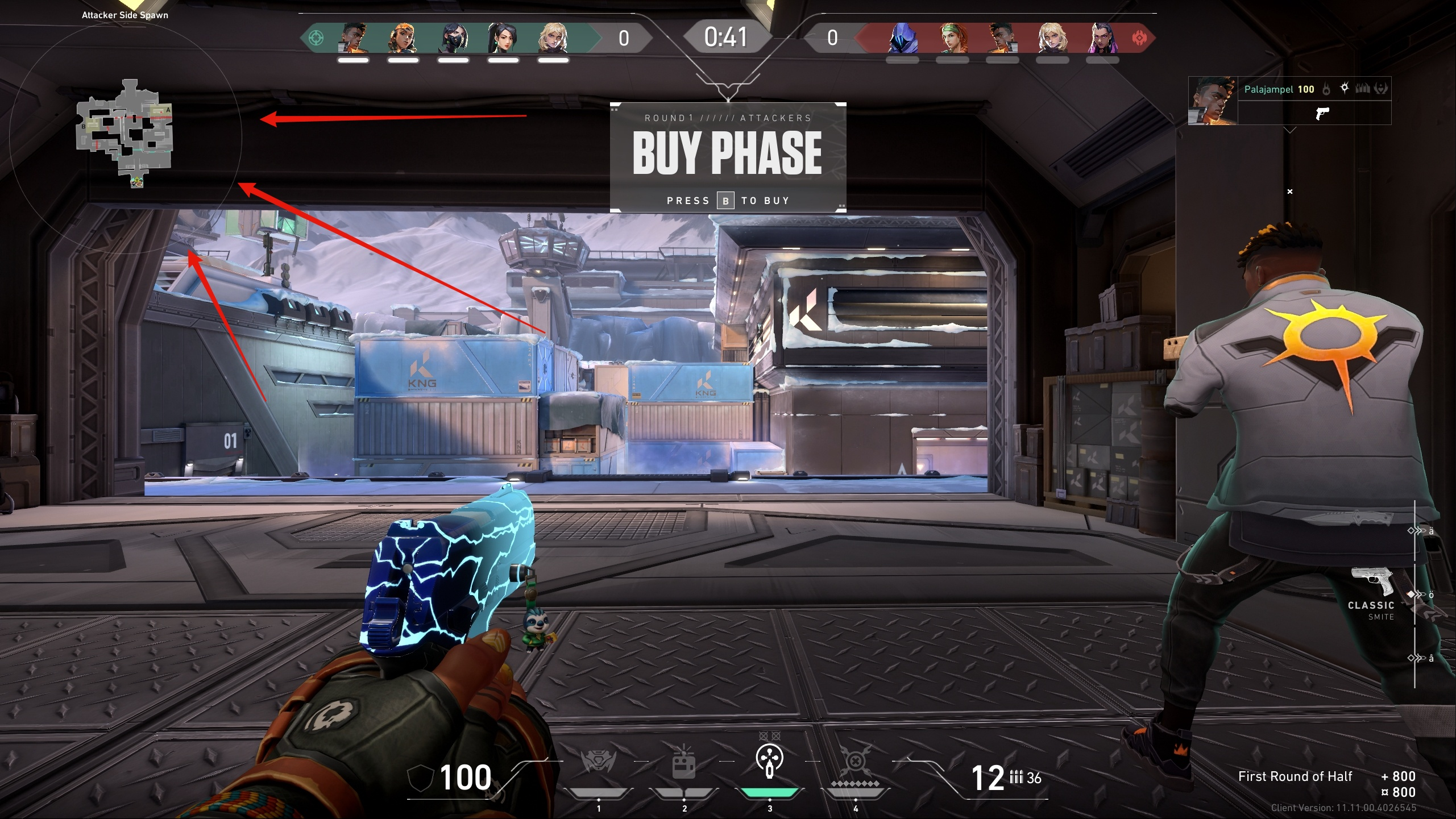Activate the Boom Bot ability icon
The height and width of the screenshot is (819, 1456).
click(x=598, y=762)
